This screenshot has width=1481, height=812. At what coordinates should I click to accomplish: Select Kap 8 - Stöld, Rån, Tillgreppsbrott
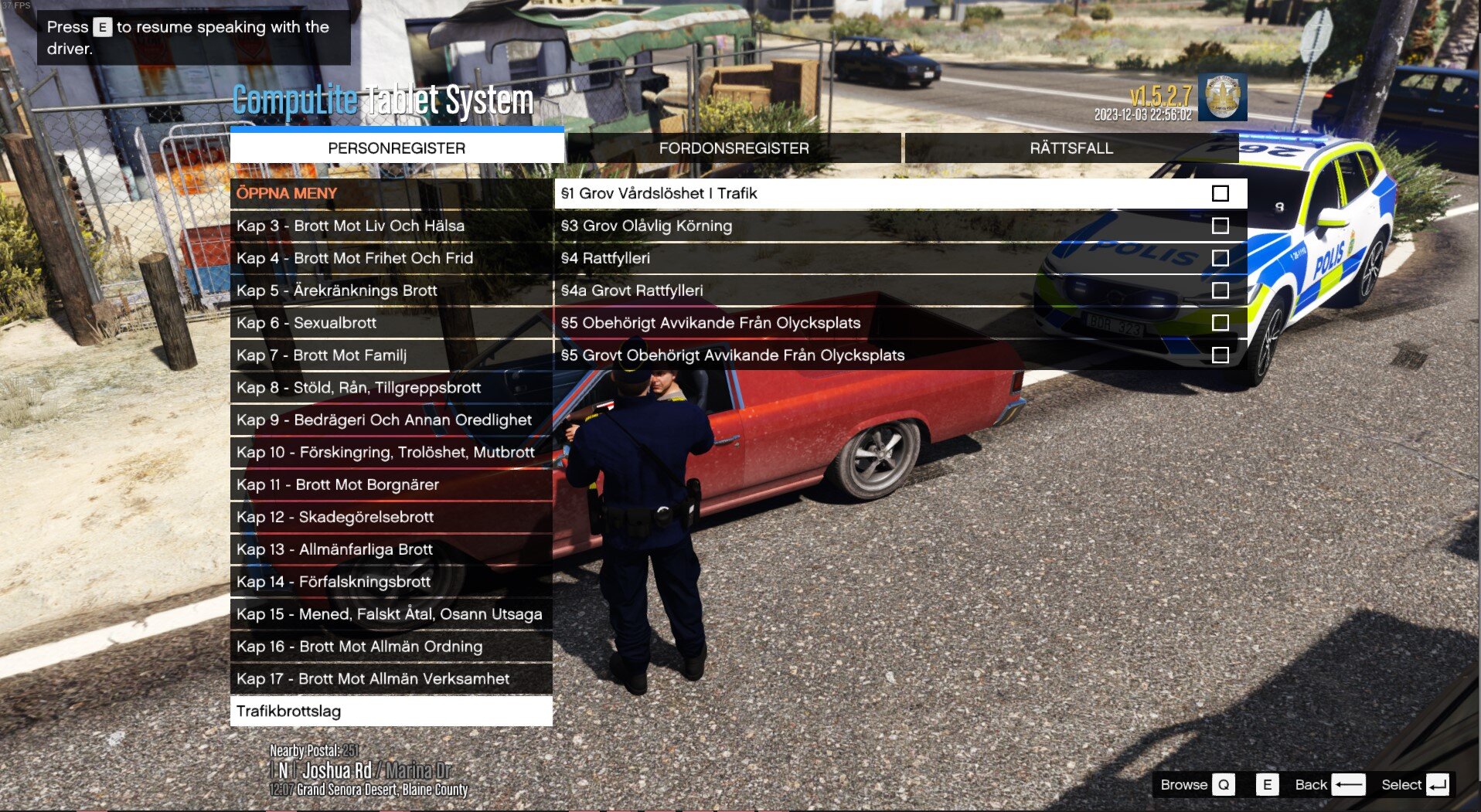391,388
